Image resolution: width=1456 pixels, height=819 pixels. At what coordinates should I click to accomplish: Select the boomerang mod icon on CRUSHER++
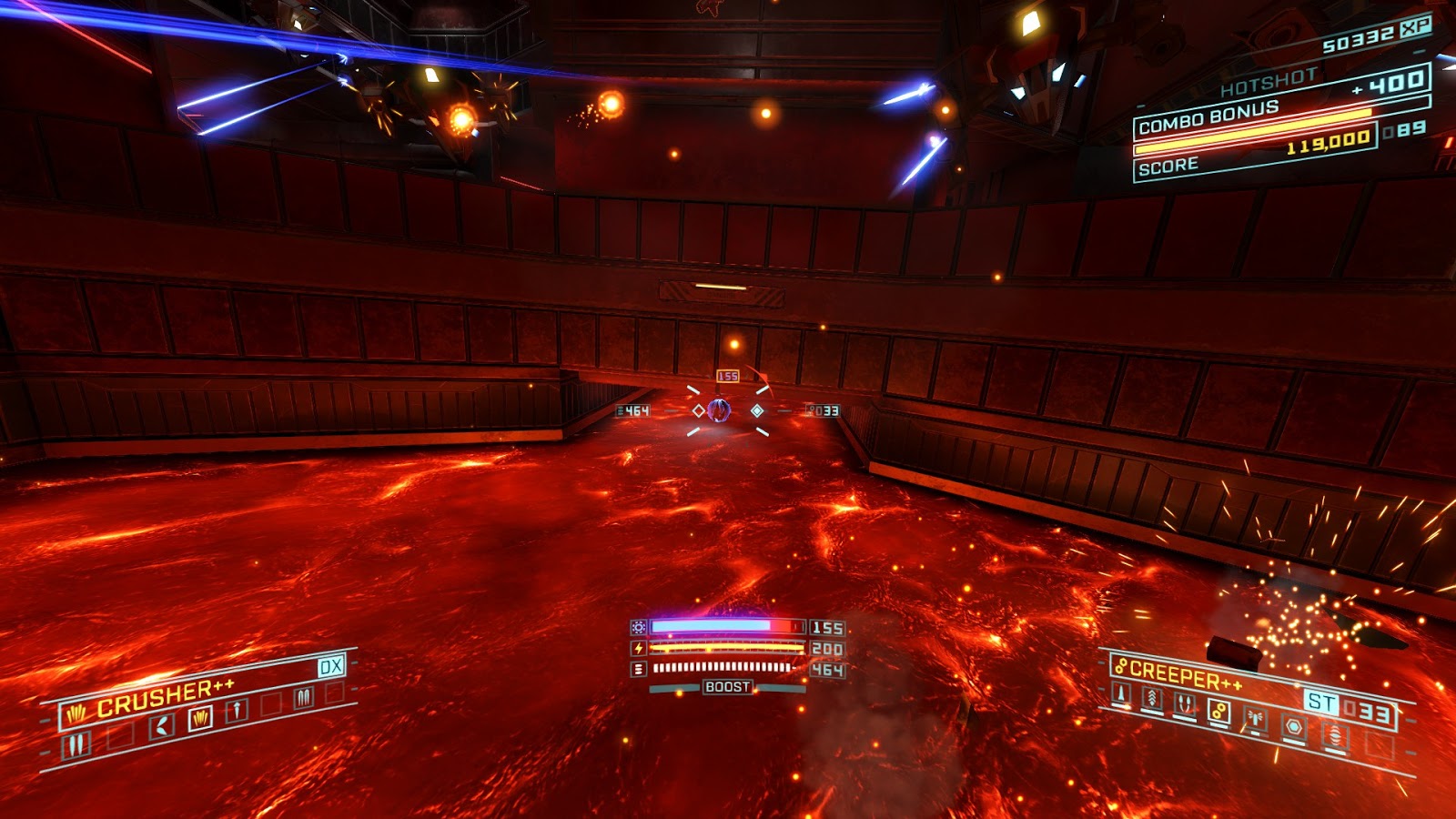(160, 723)
